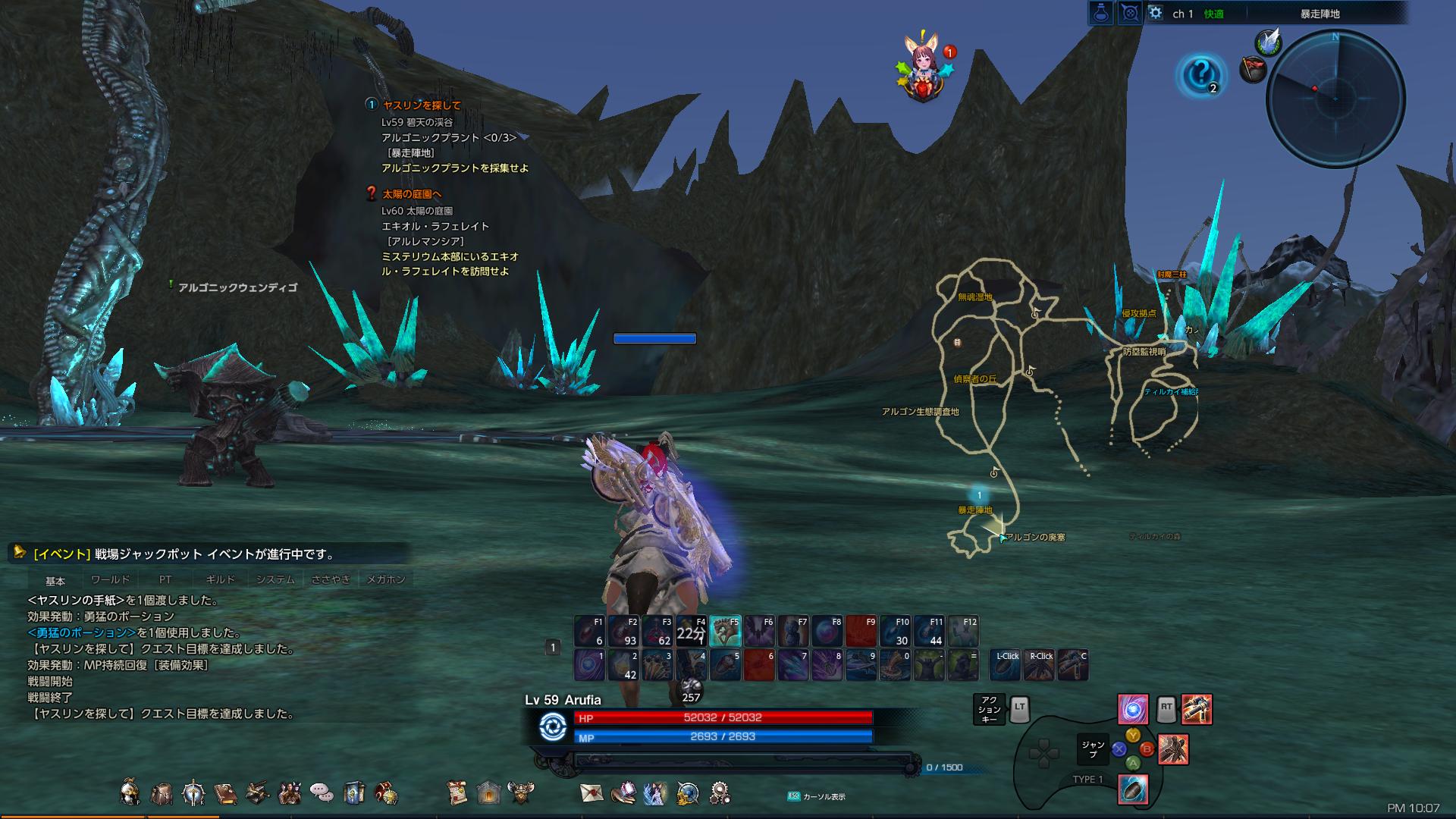Activate the F11 item slot with 44 count

930,631
